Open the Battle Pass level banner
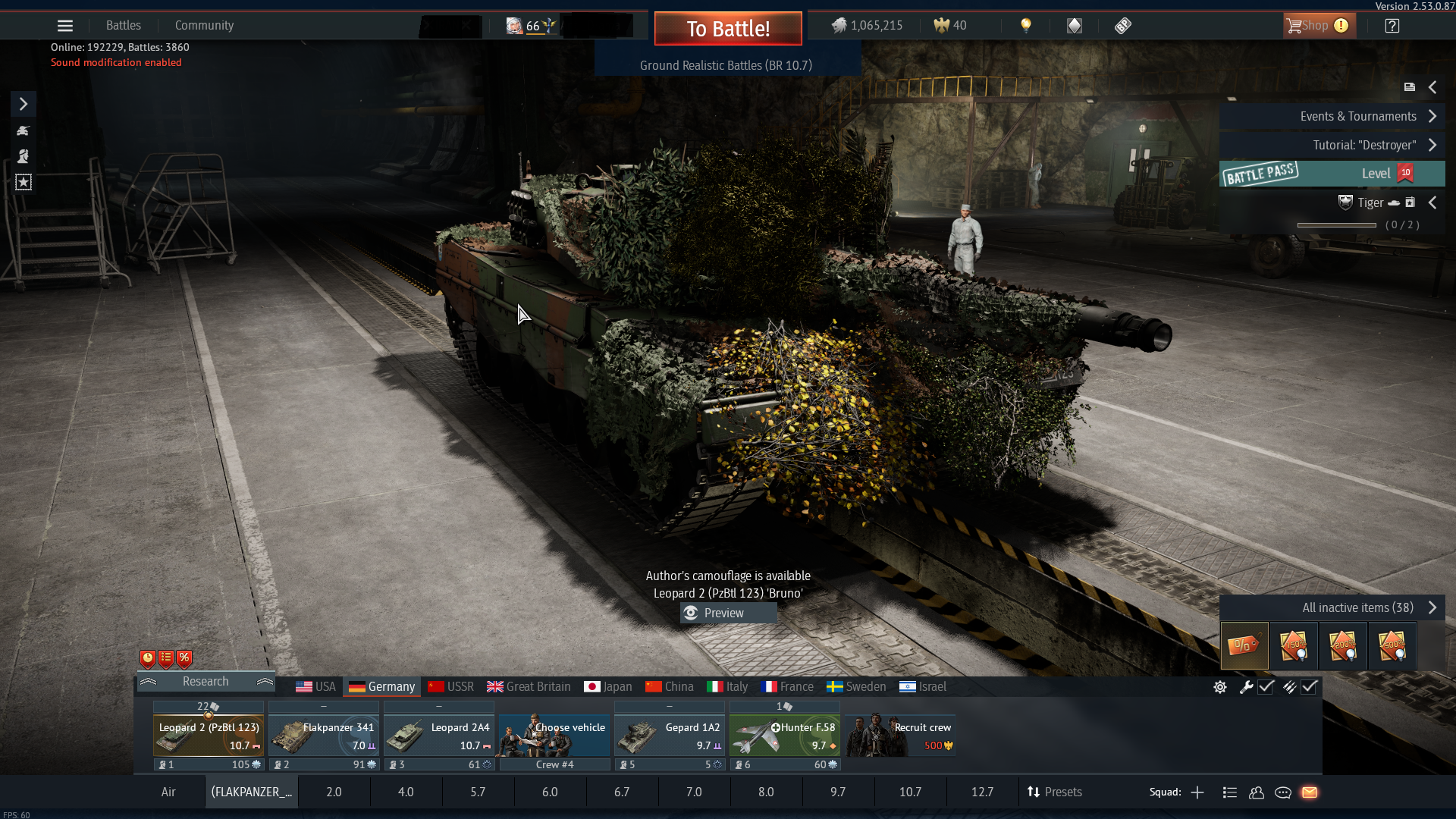The height and width of the screenshot is (819, 1456). (x=1332, y=174)
